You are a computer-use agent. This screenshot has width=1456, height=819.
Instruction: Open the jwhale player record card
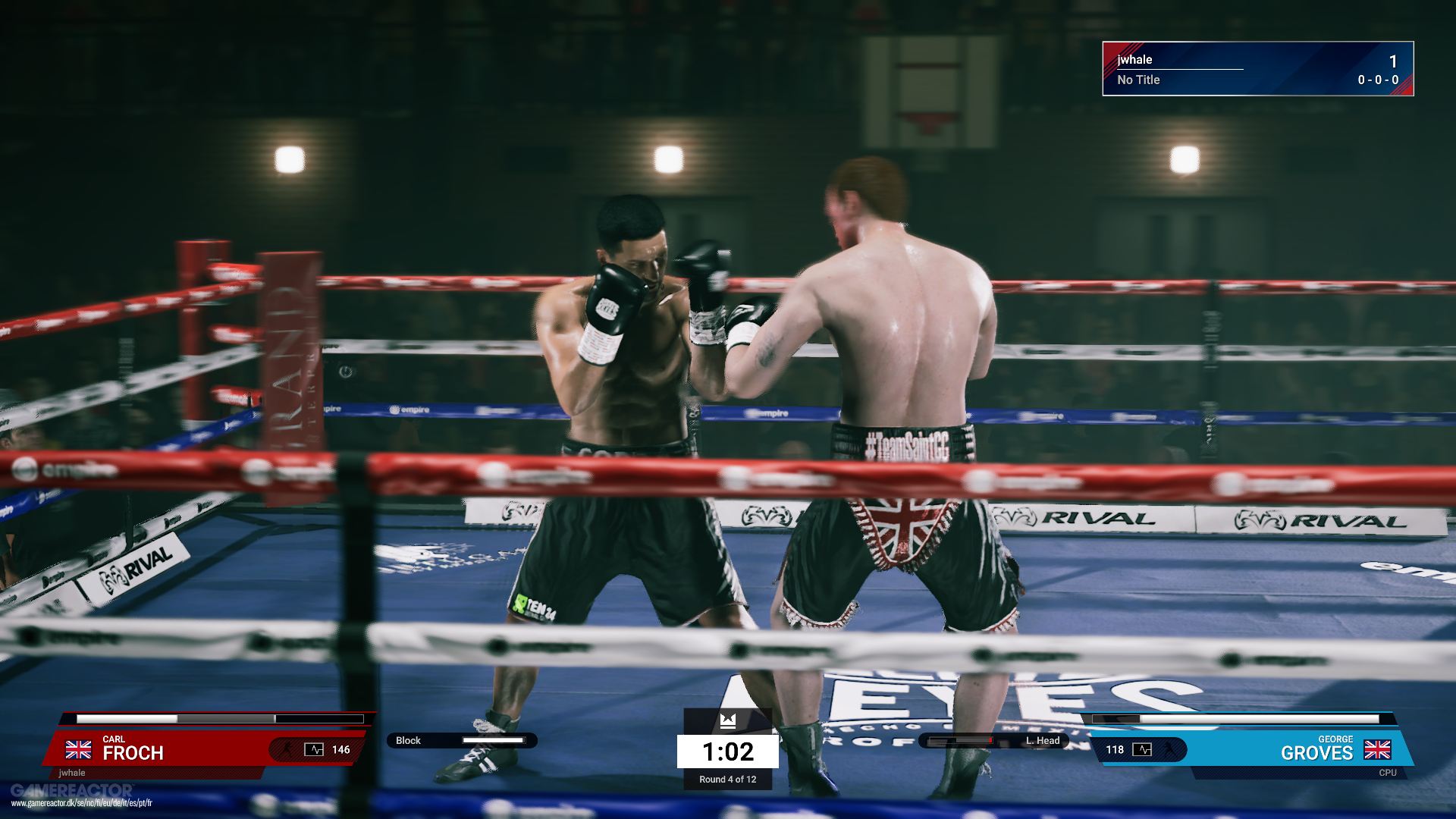[1257, 69]
